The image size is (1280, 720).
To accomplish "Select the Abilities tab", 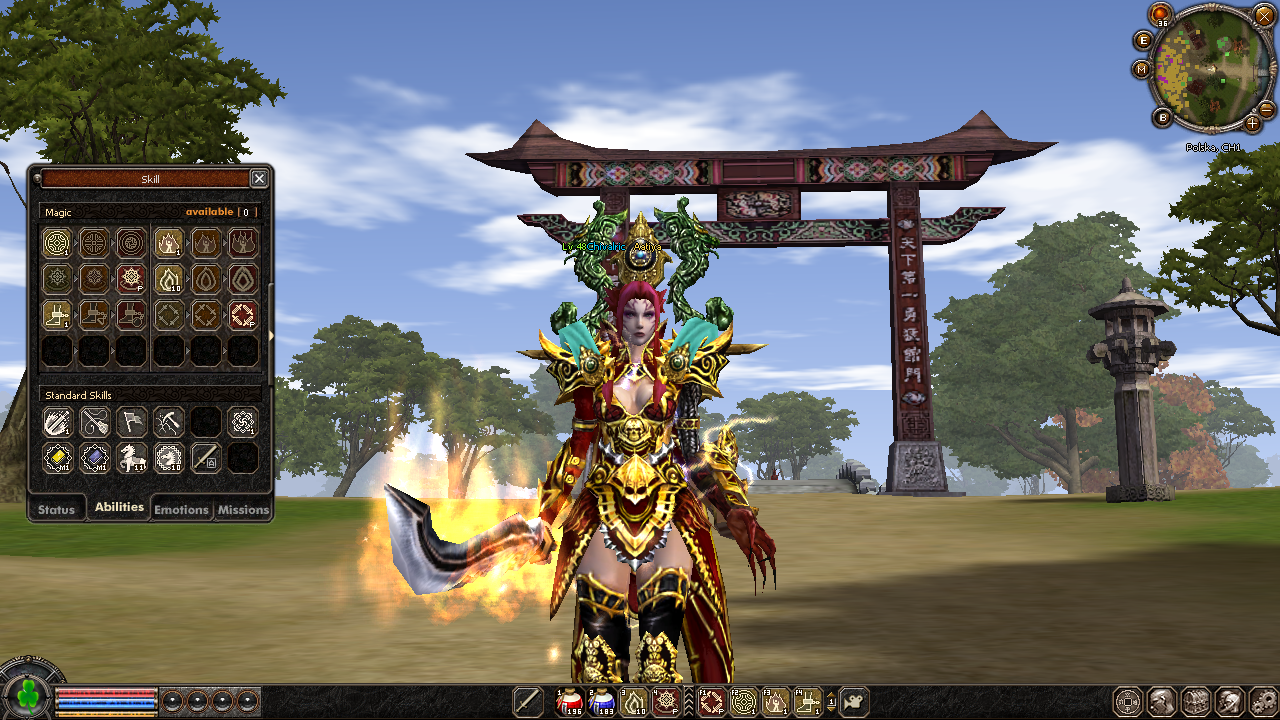I will [x=119, y=507].
